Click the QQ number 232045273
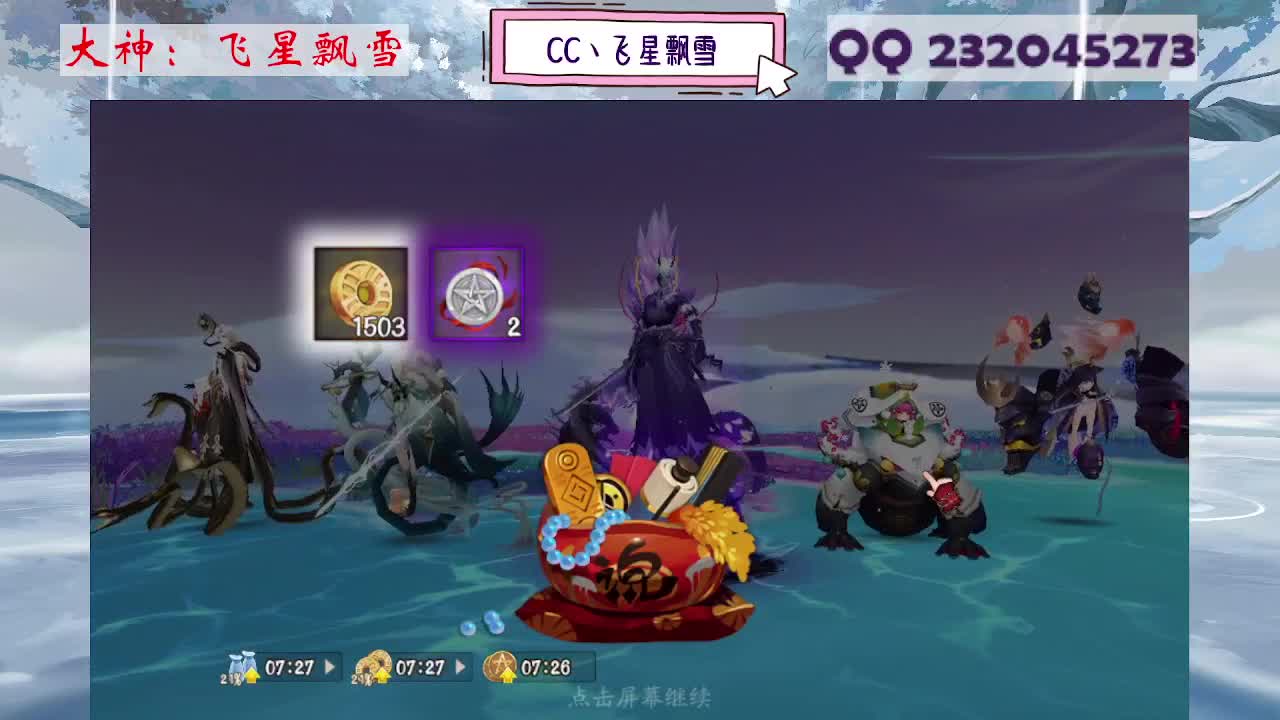 (x=1060, y=47)
